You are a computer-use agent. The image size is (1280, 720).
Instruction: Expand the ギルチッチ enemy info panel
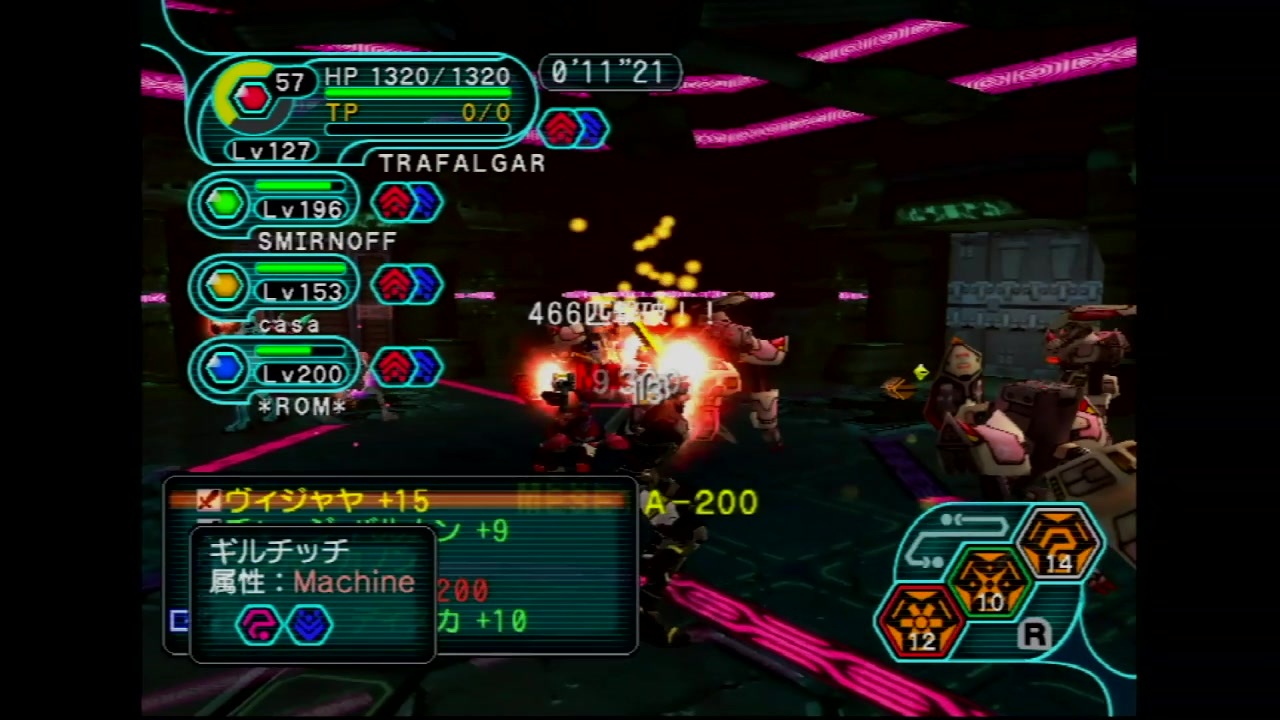pyautogui.click(x=277, y=551)
